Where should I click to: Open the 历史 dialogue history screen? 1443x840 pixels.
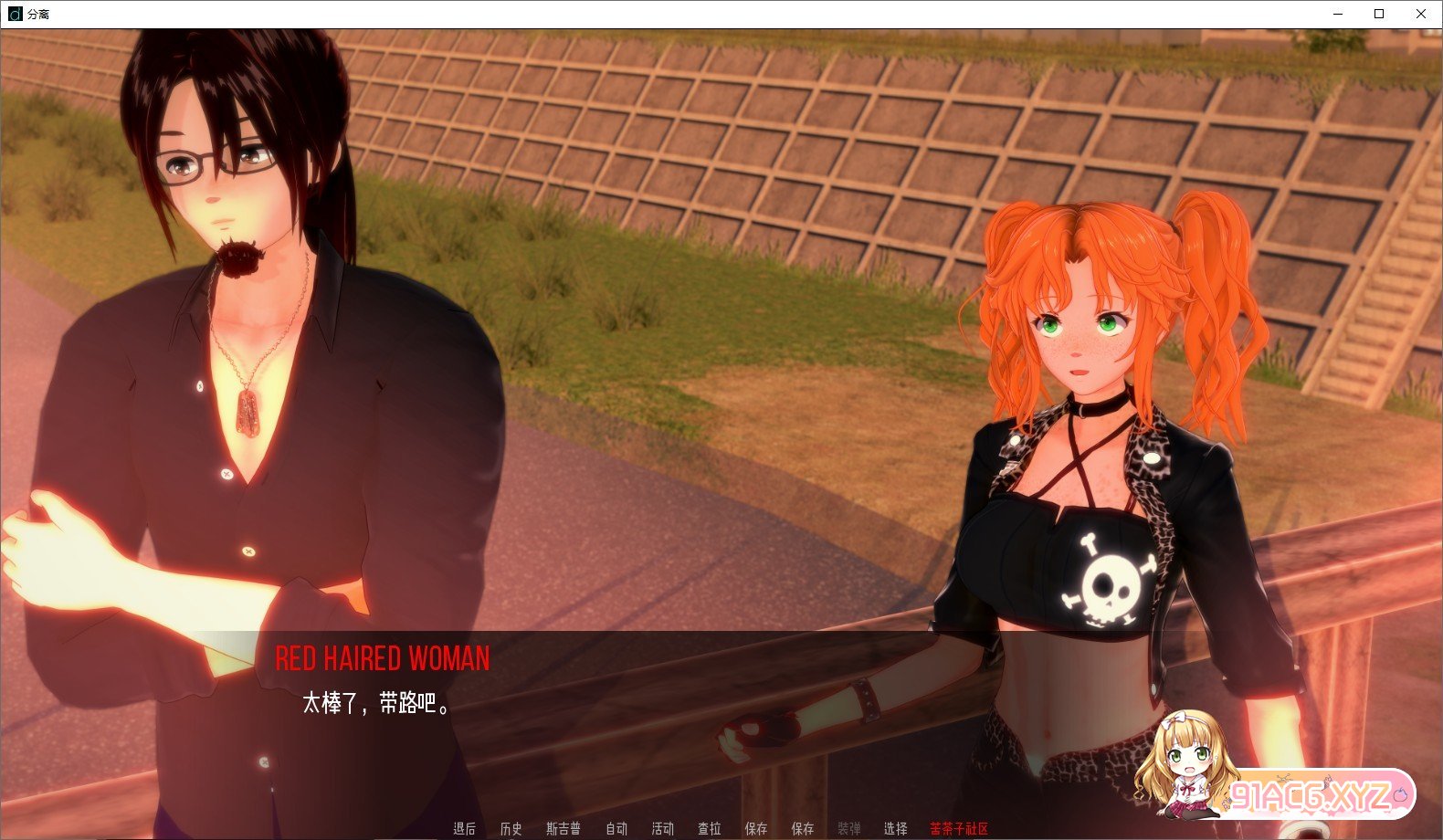pos(511,829)
